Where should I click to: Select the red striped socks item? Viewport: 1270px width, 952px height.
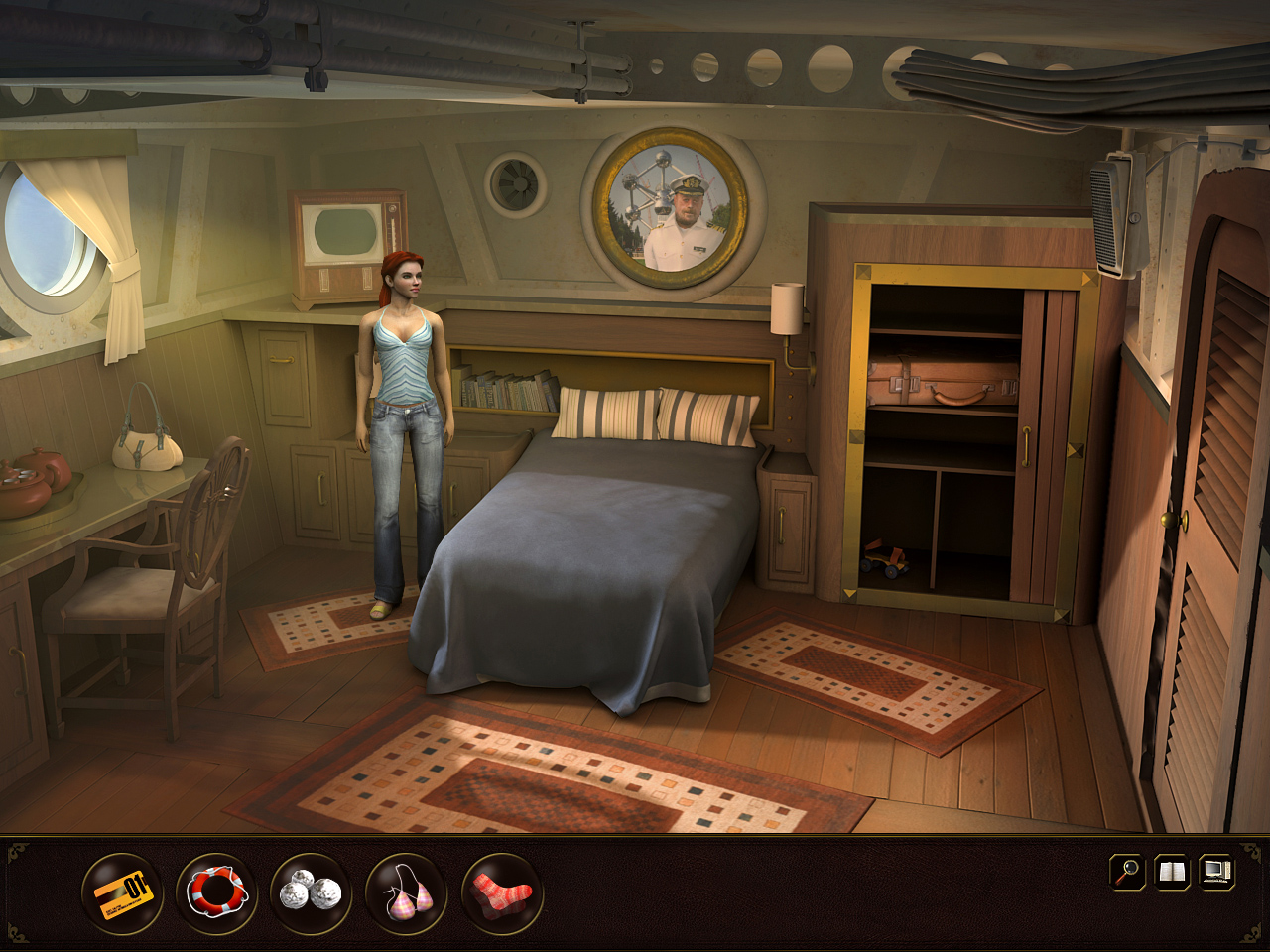pyautogui.click(x=502, y=892)
